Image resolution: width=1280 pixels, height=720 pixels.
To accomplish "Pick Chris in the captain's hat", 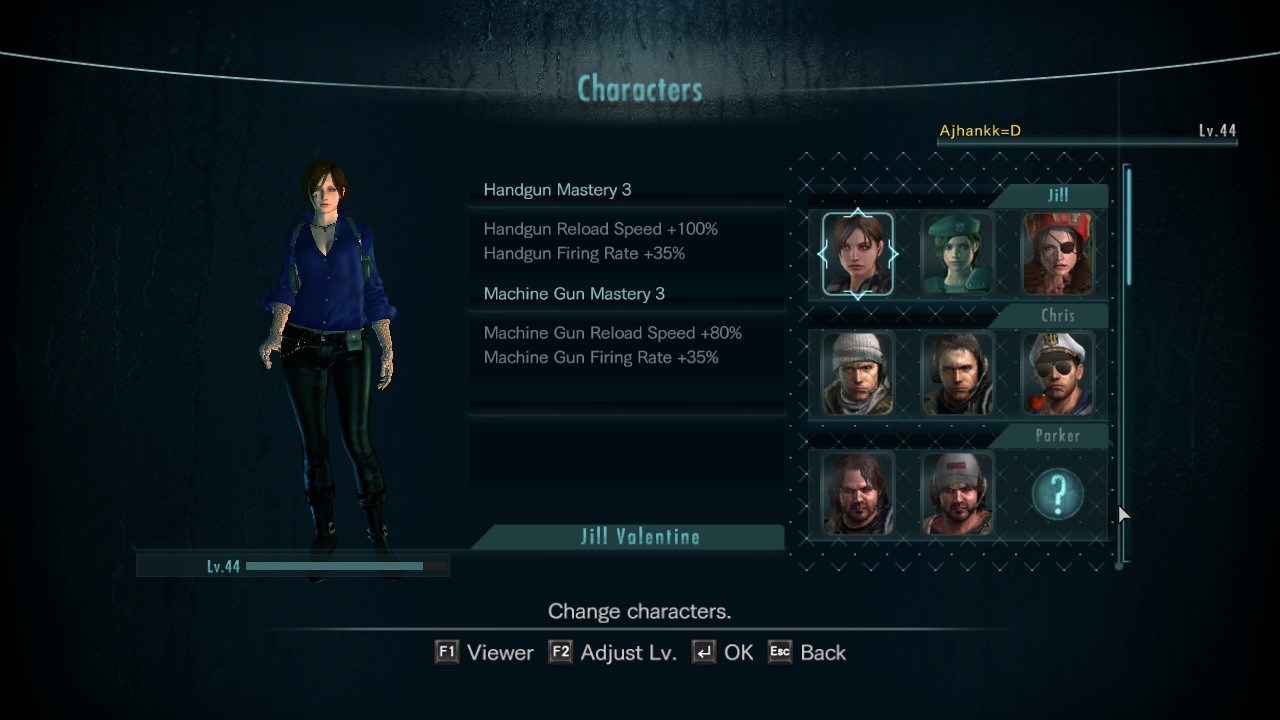I will tap(1057, 374).
